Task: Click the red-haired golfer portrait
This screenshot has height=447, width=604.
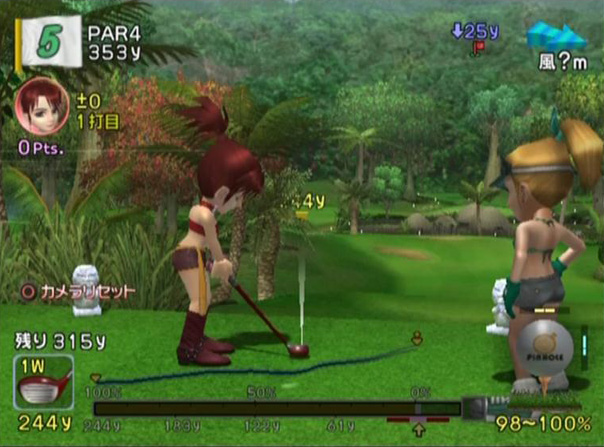Action: pyautogui.click(x=37, y=102)
